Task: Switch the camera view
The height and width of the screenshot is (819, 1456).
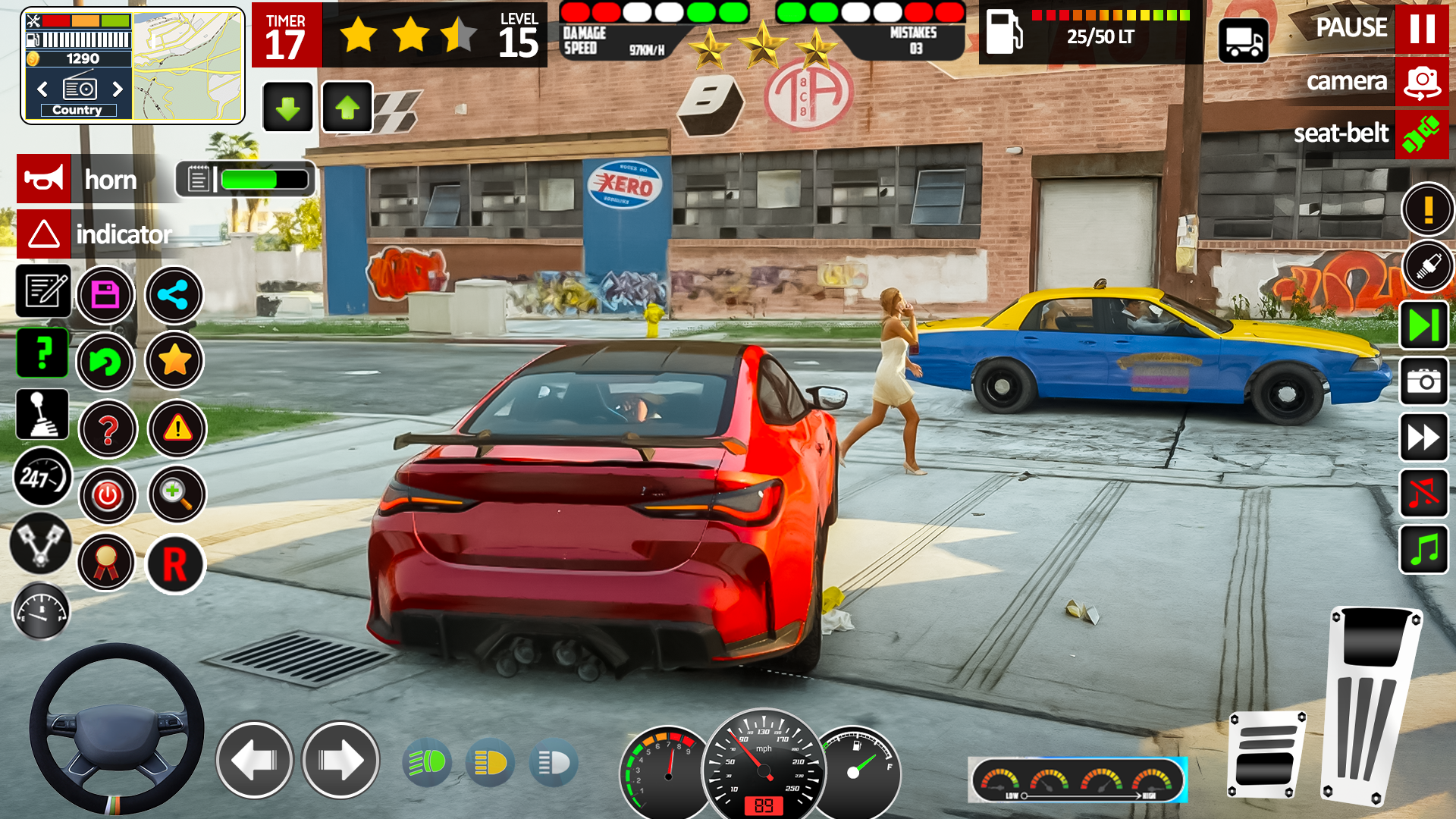Action: coord(1421,81)
